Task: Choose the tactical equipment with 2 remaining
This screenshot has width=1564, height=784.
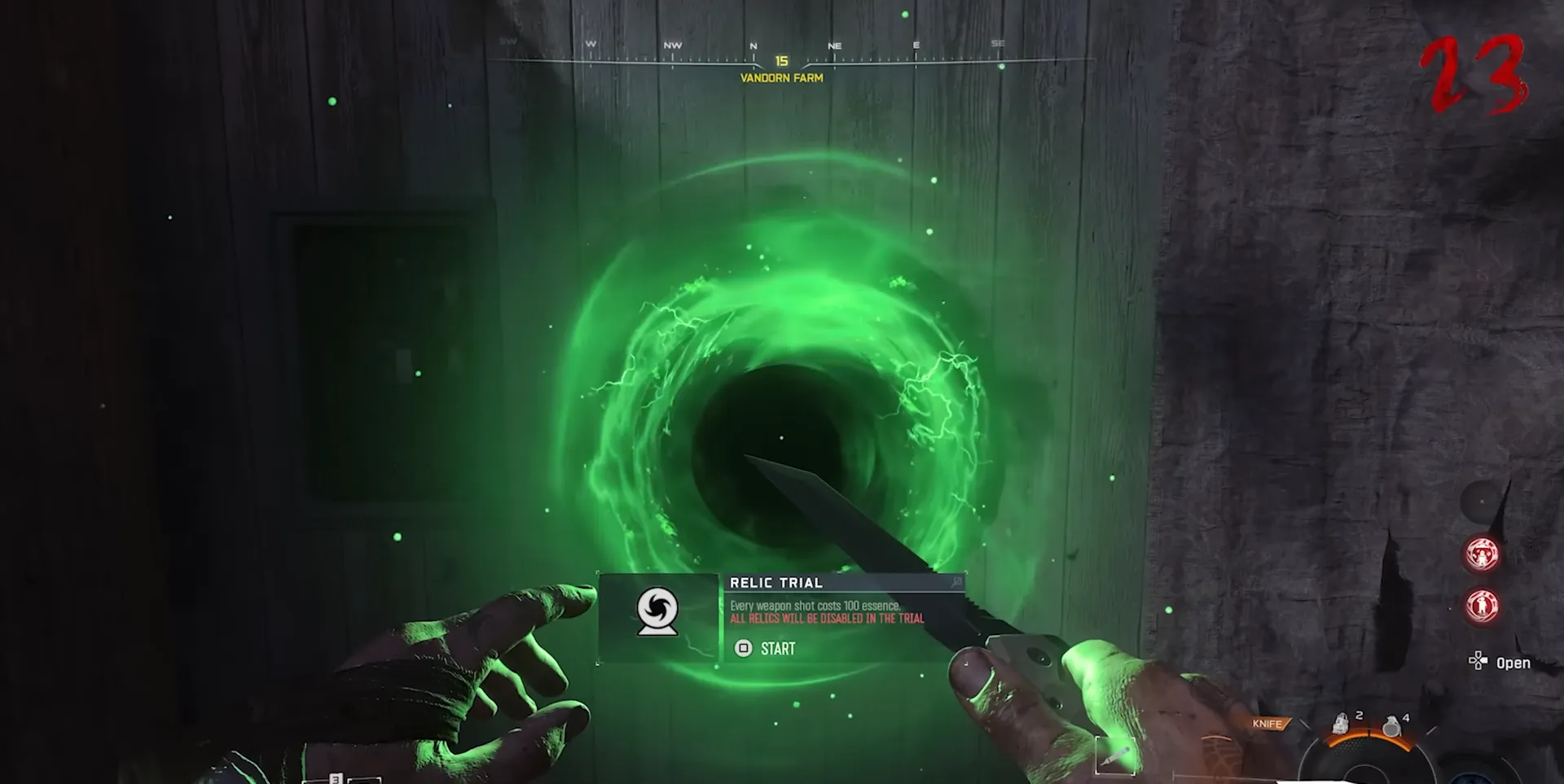Action: [1341, 723]
